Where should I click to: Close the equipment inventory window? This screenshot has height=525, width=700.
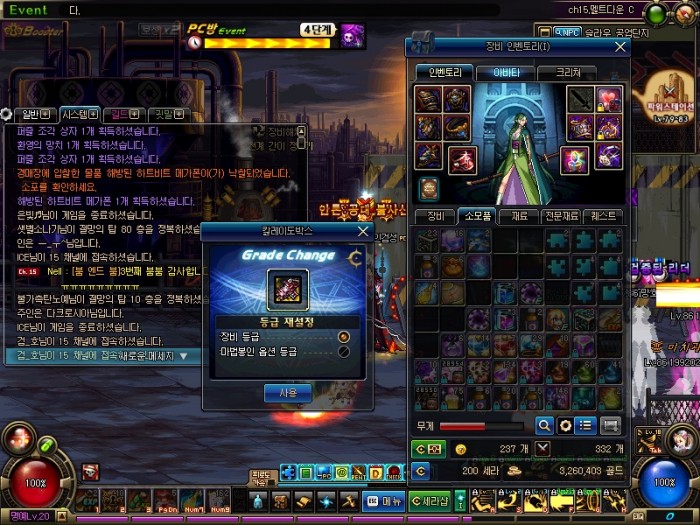tap(620, 47)
